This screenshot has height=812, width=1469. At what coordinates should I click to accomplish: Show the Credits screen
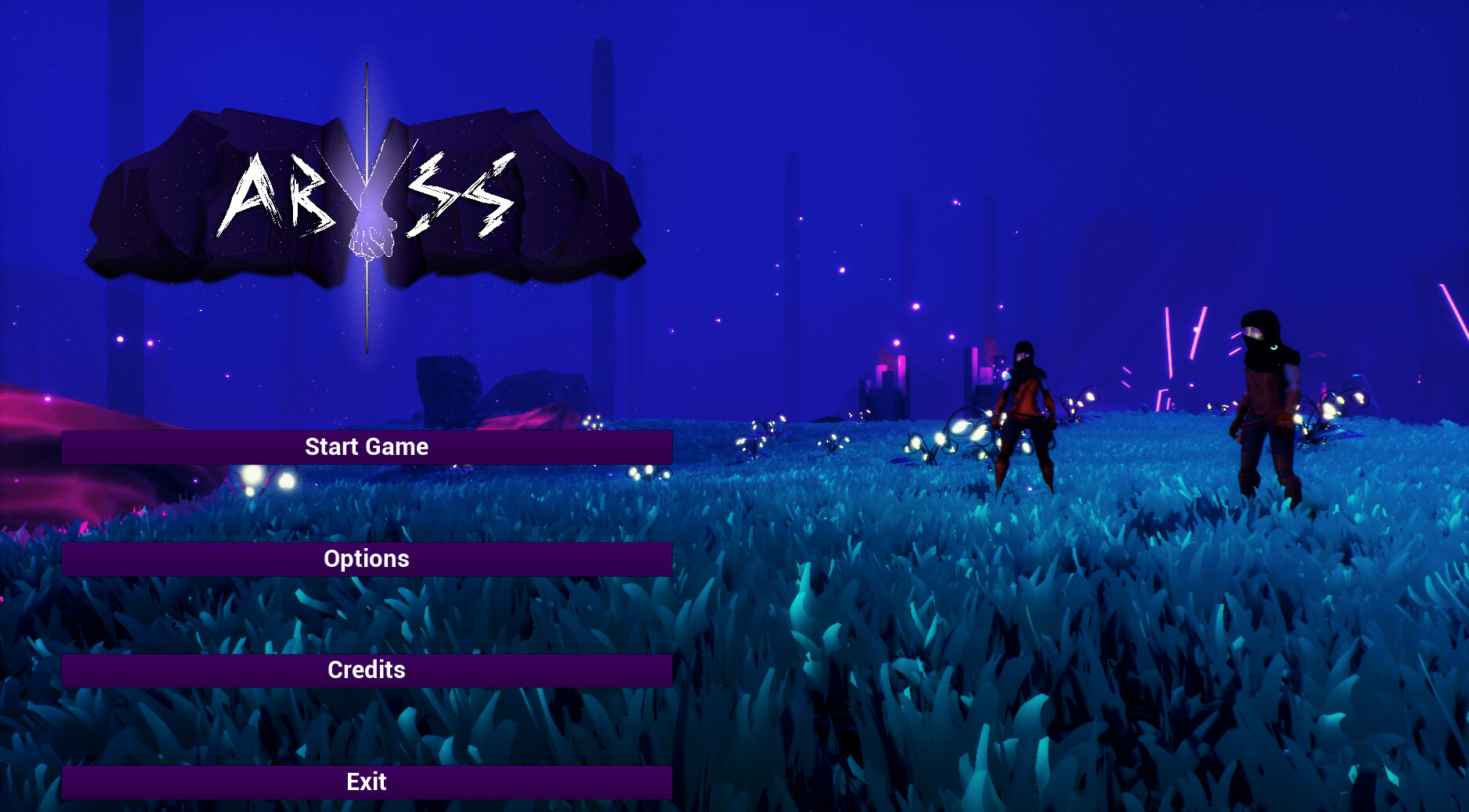point(367,671)
